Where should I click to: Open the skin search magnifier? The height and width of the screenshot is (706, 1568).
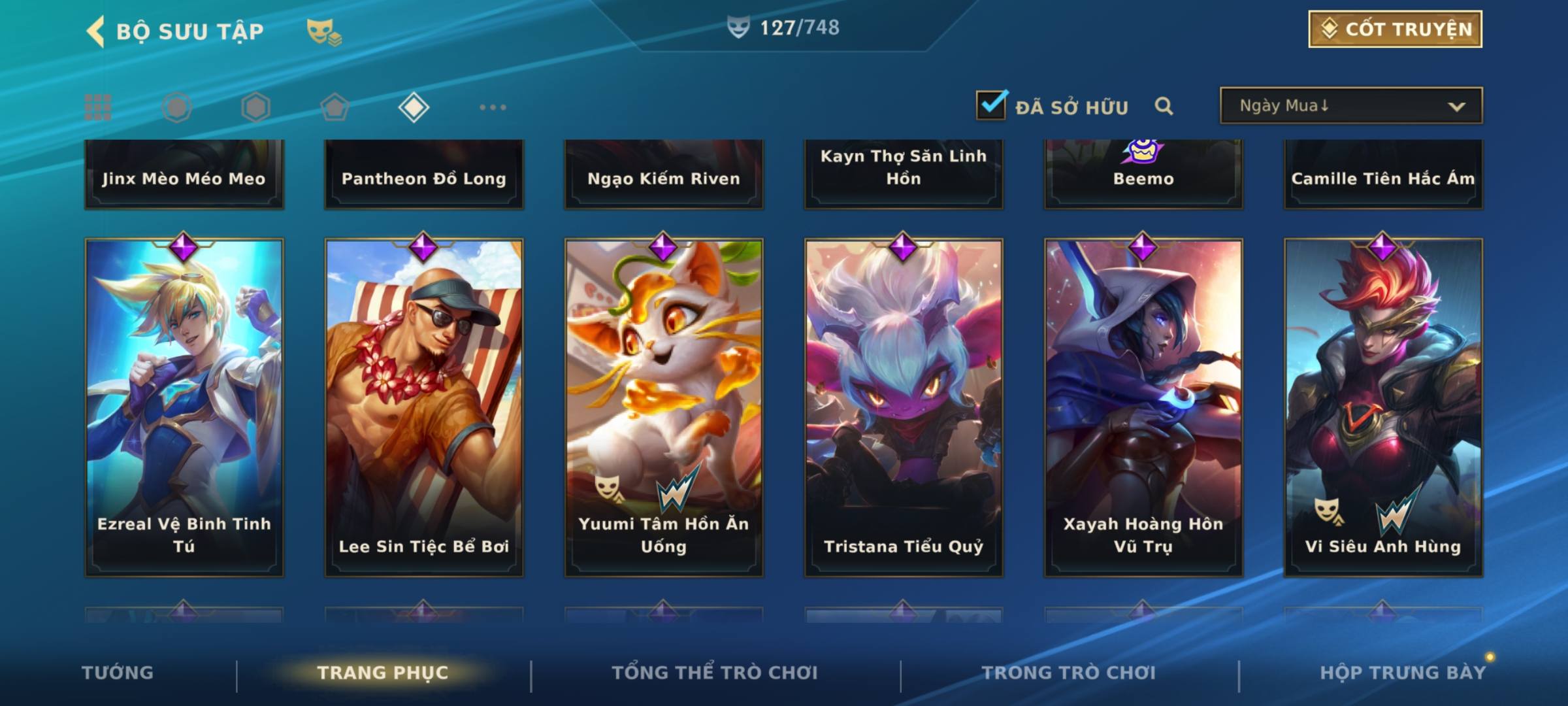1164,106
